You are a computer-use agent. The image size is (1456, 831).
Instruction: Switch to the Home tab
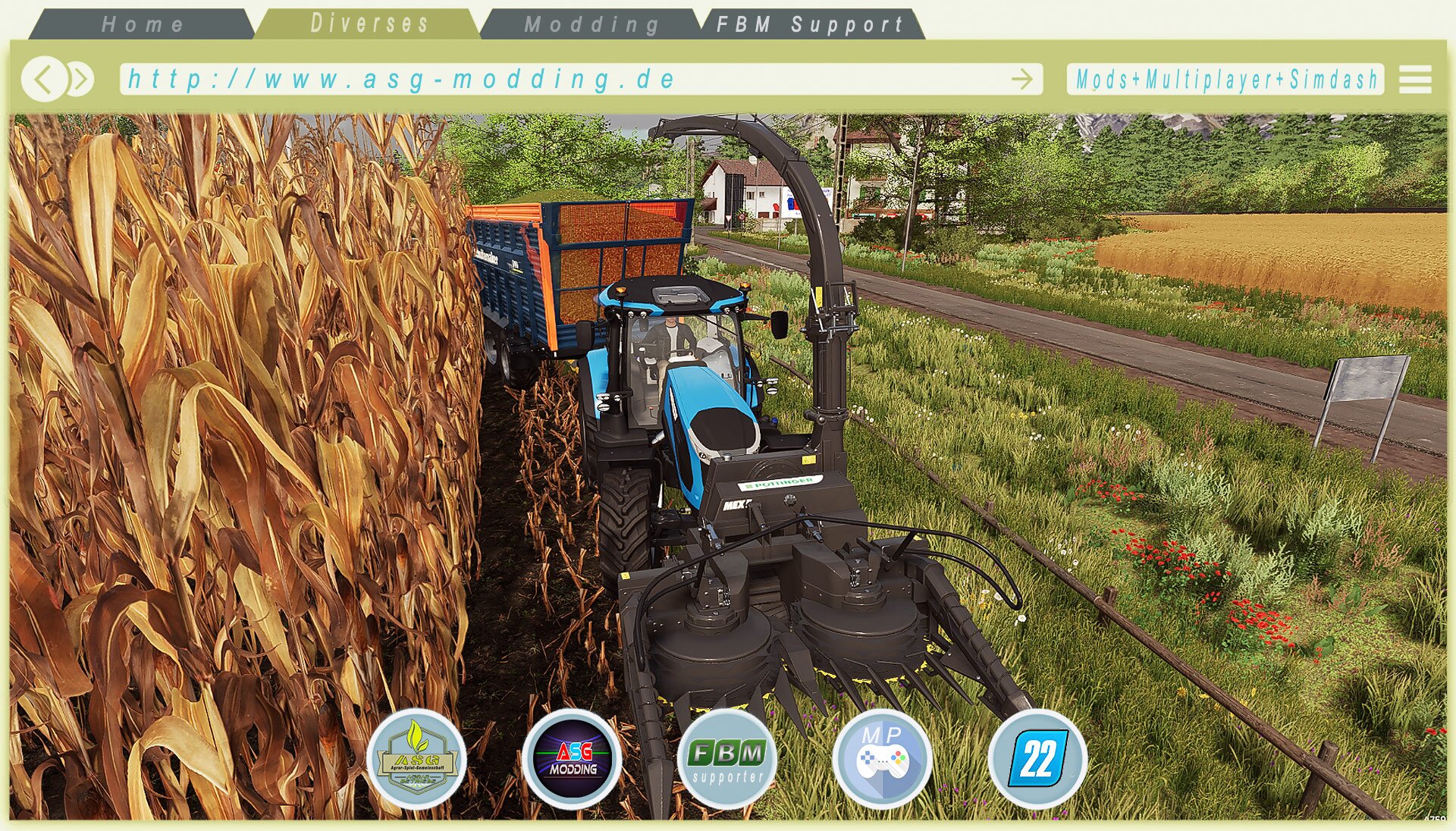pos(143,24)
